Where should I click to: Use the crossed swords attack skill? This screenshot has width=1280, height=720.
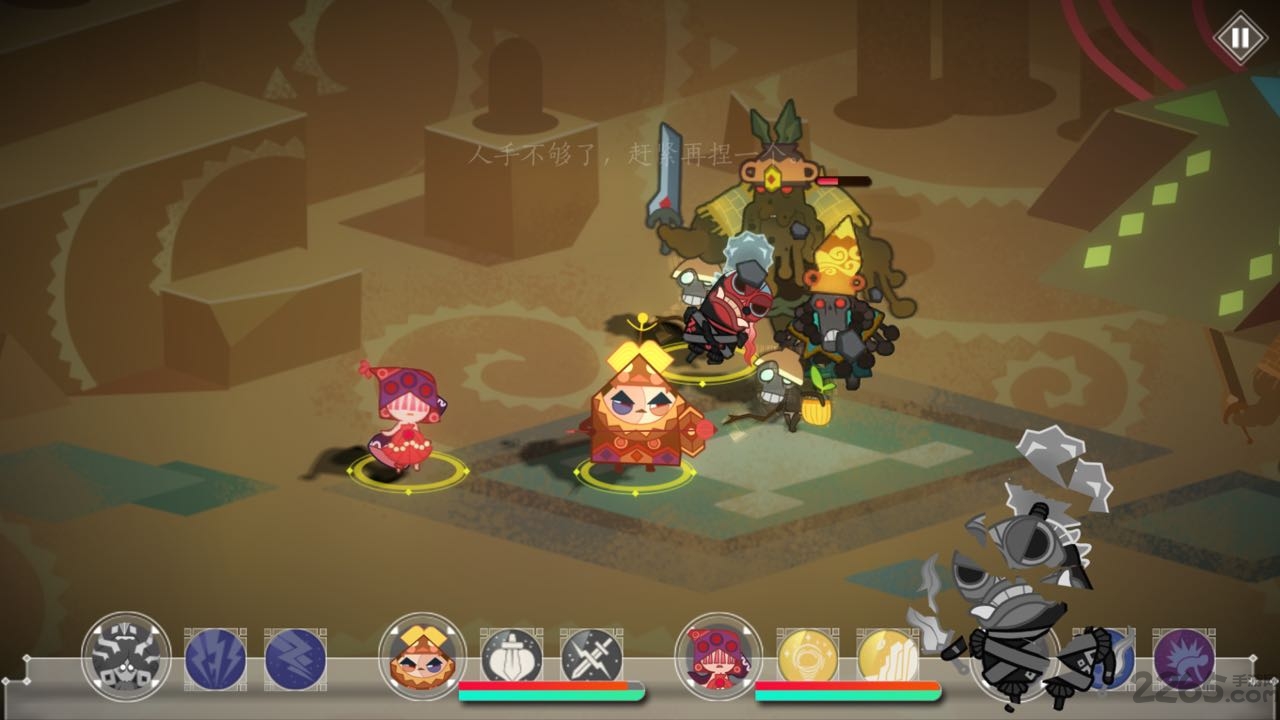click(x=591, y=658)
